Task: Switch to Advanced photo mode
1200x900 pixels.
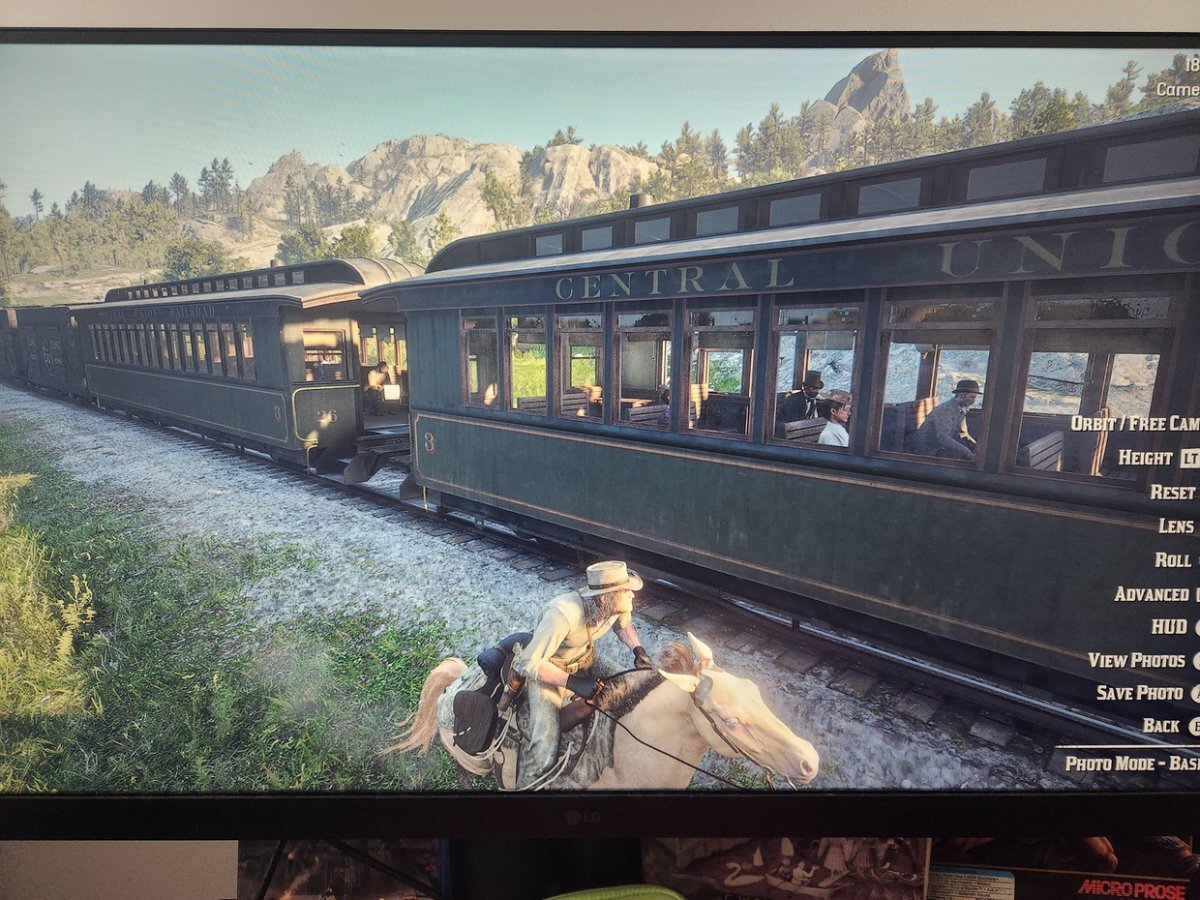Action: pyautogui.click(x=1152, y=594)
